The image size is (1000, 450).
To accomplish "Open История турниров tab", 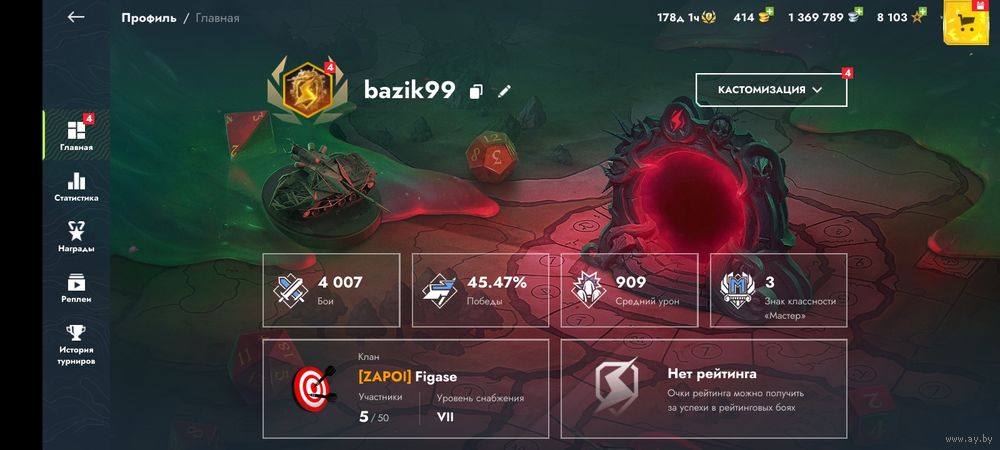I will coord(76,344).
